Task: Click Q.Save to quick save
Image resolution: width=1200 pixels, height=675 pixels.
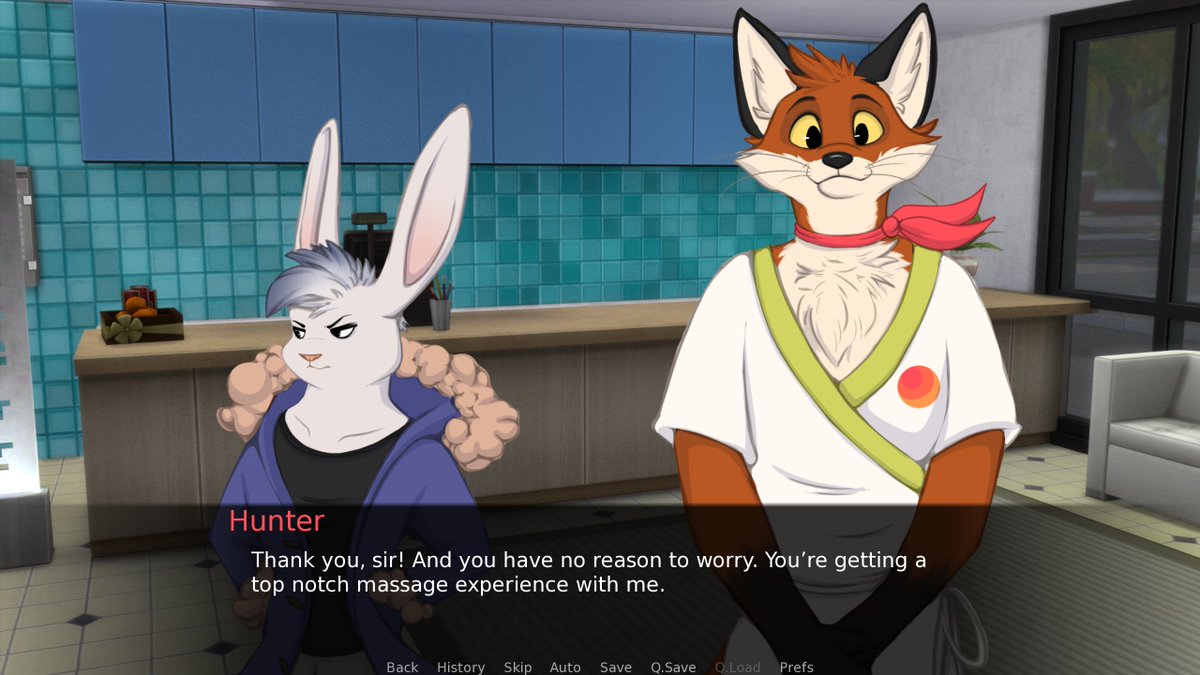Action: click(673, 667)
